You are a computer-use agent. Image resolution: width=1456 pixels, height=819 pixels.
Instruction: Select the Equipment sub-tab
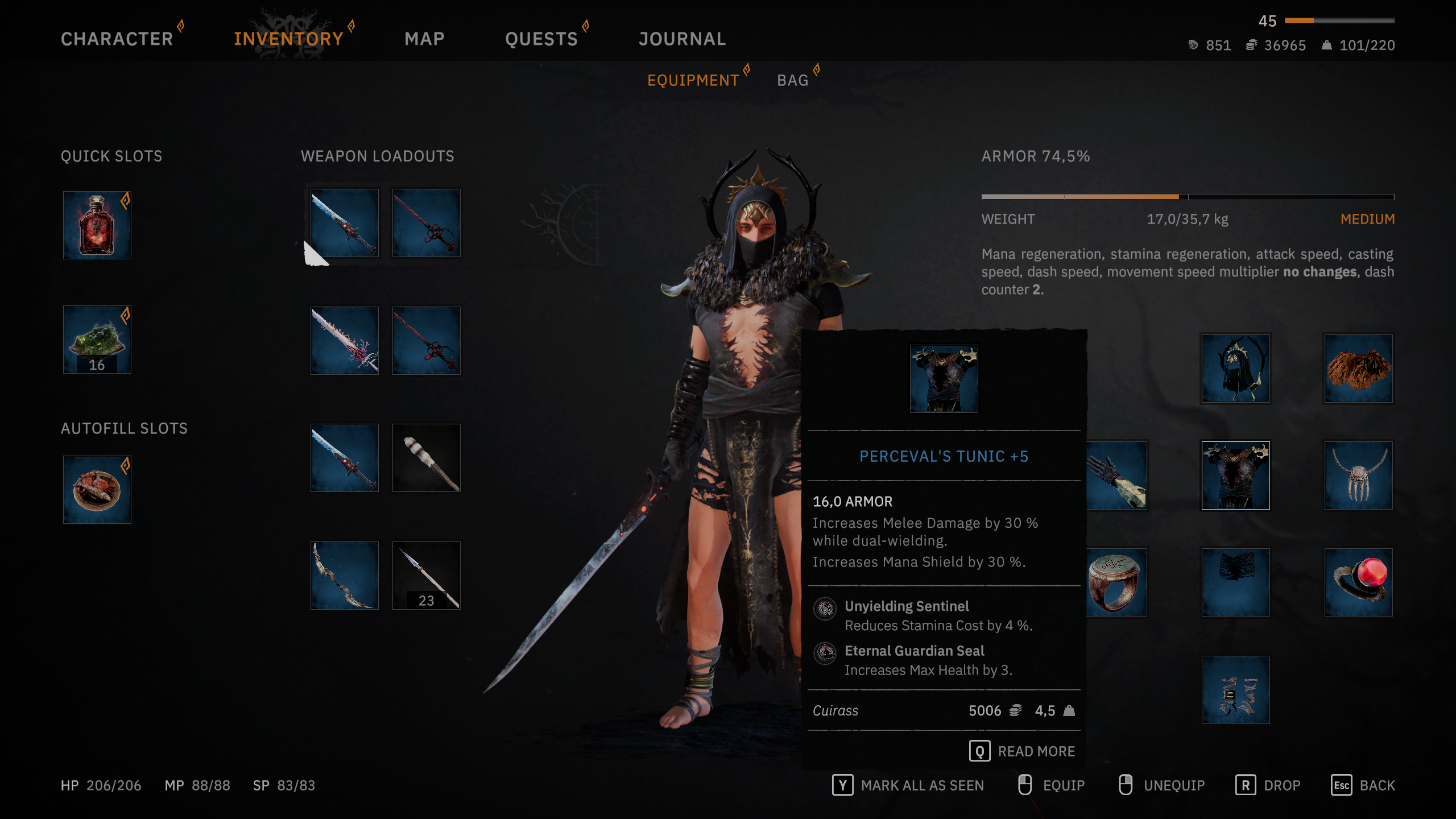tap(693, 80)
